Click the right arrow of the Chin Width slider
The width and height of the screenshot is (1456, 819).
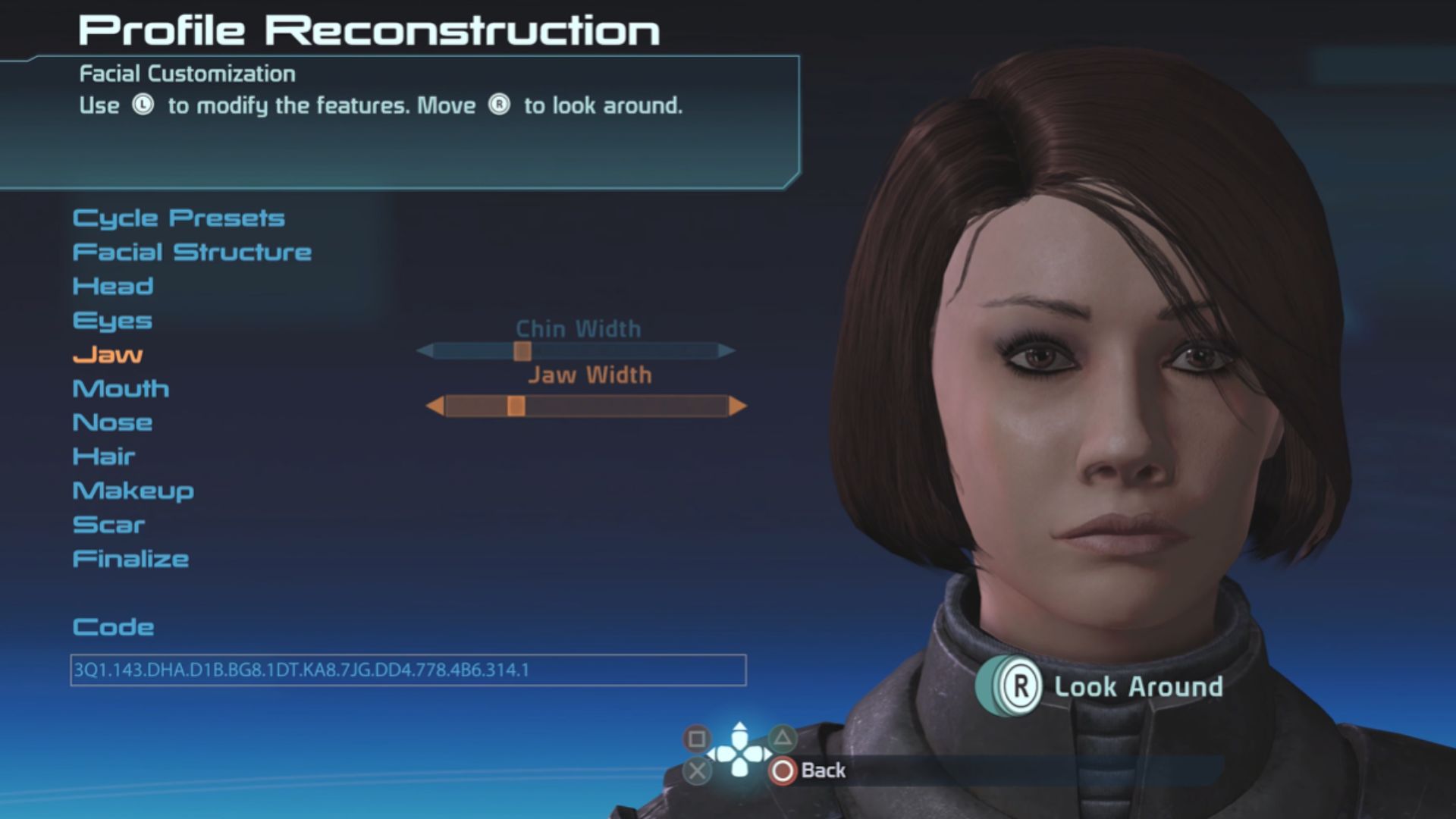(x=726, y=352)
